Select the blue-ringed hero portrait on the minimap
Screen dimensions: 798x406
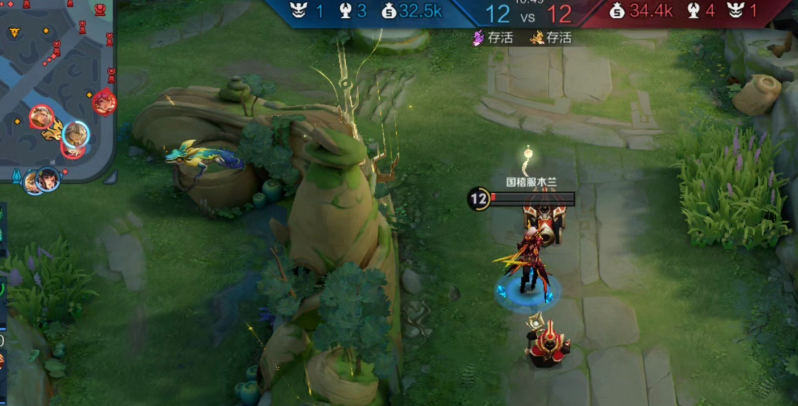click(x=76, y=131)
